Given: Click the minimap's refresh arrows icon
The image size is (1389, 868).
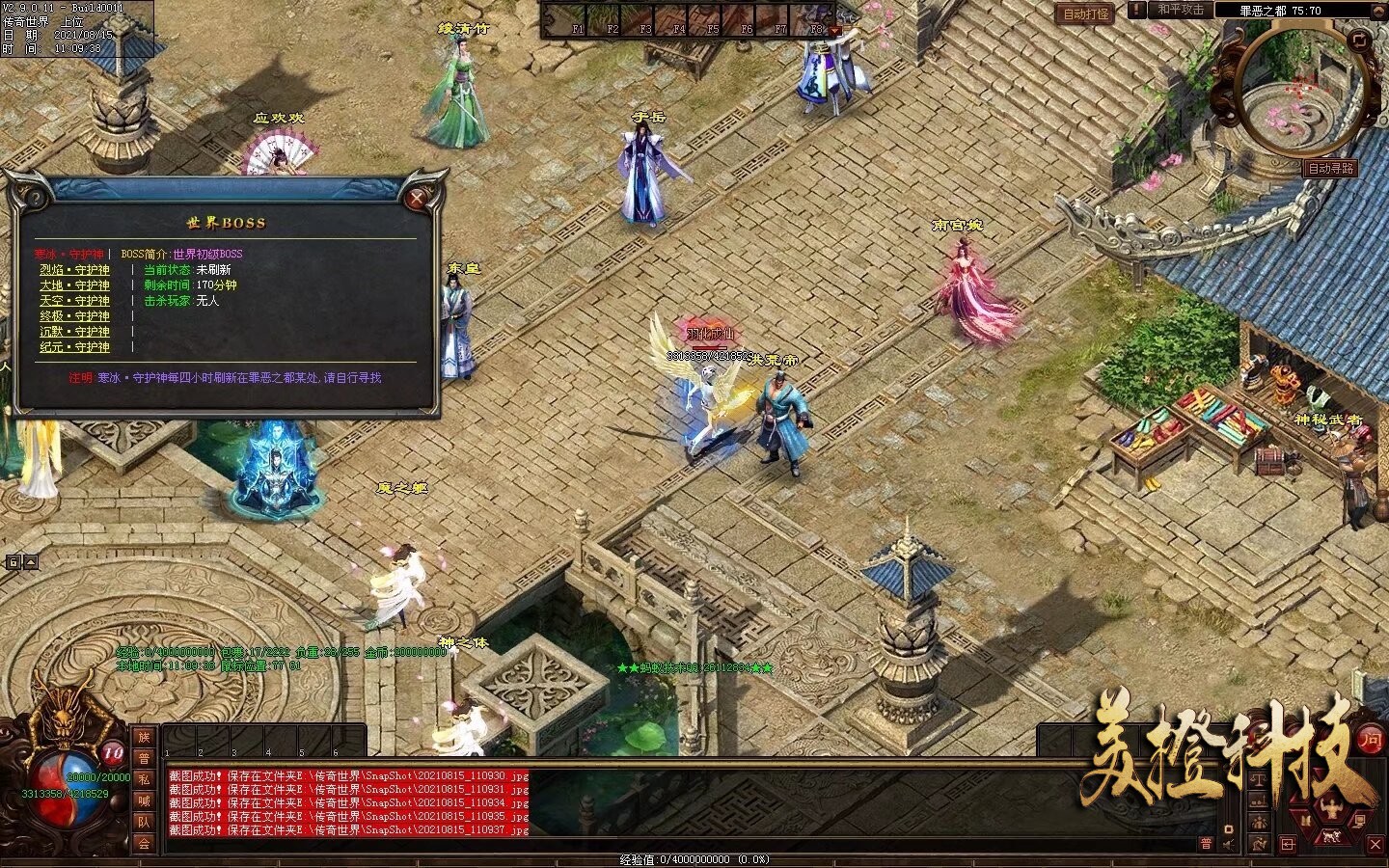Looking at the screenshot, I should coord(1359,40).
